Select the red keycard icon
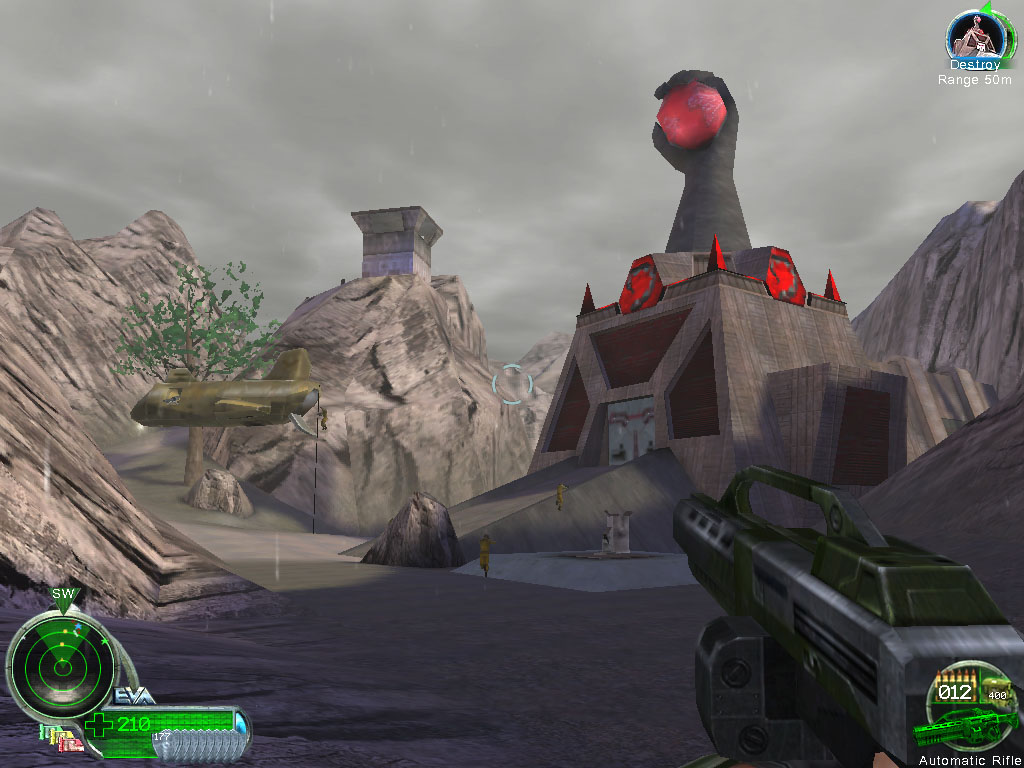This screenshot has width=1024, height=768. pos(72,745)
